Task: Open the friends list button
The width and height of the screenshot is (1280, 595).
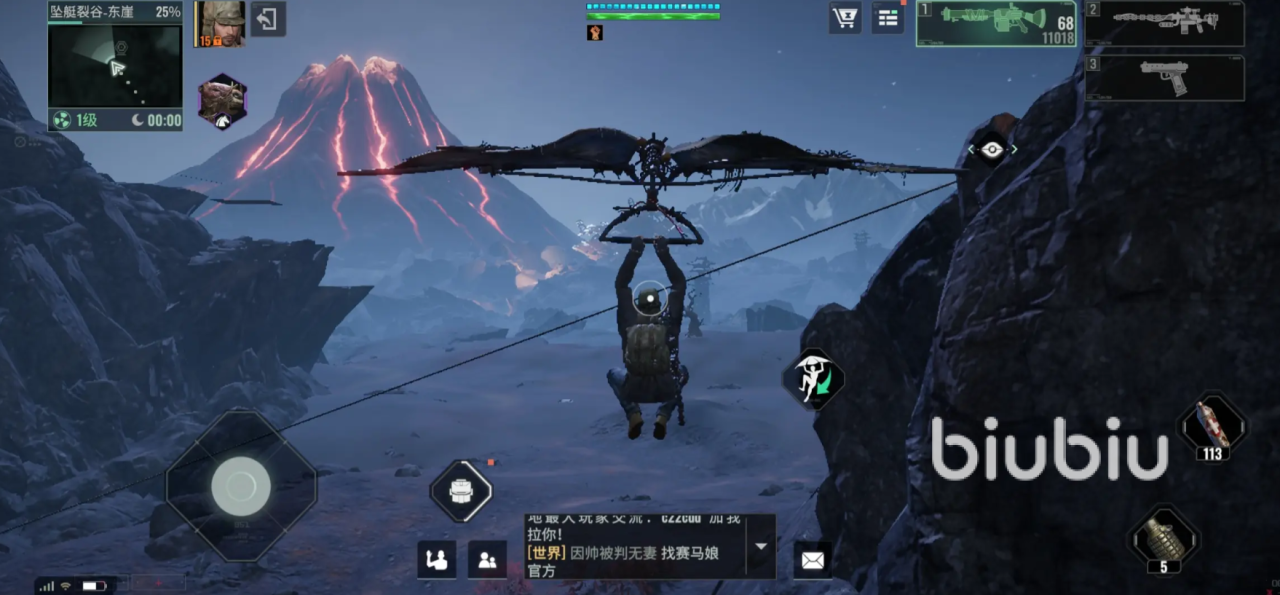Action: tap(487, 560)
